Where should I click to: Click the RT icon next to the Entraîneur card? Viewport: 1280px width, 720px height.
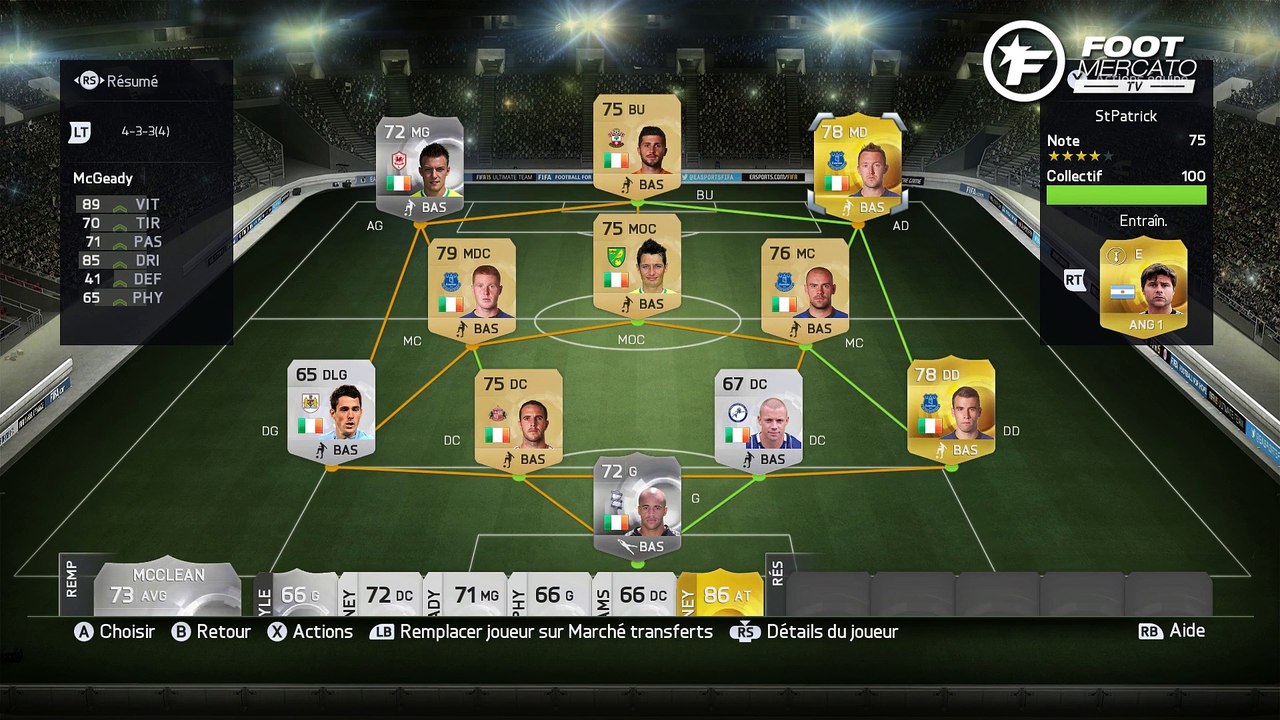pos(1074,280)
